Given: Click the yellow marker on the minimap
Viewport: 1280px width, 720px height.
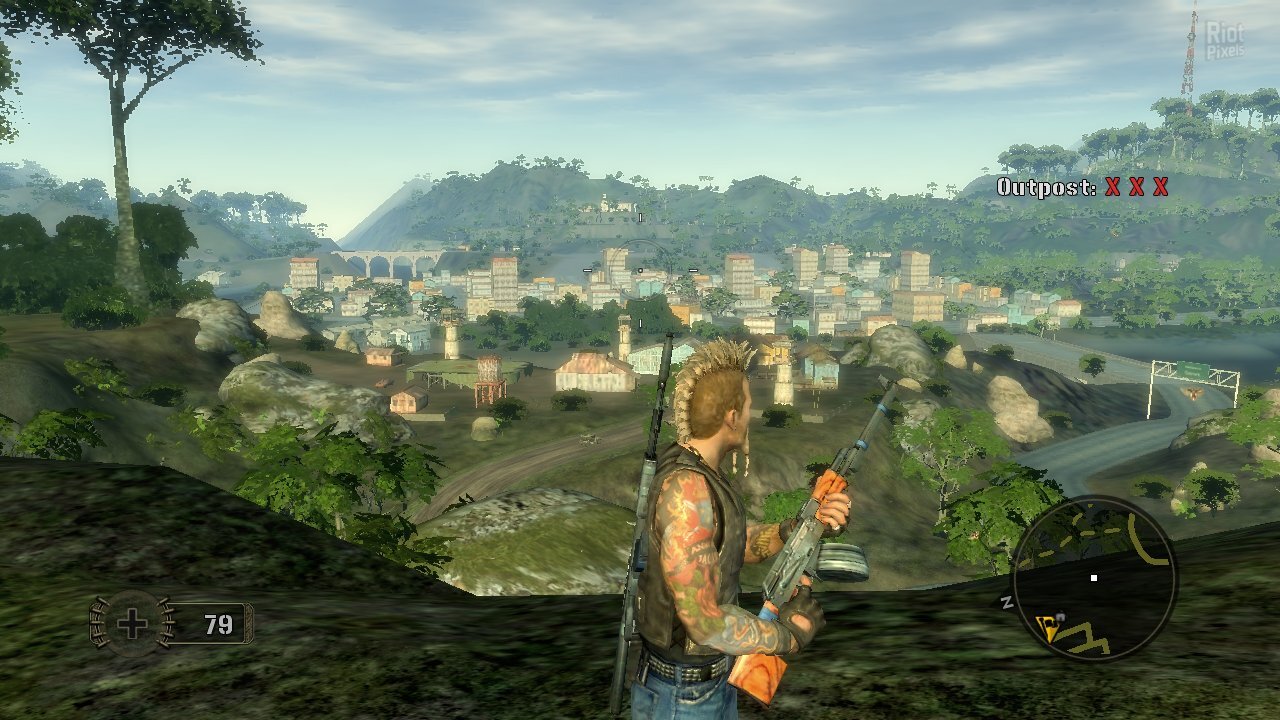Looking at the screenshot, I should (1048, 627).
